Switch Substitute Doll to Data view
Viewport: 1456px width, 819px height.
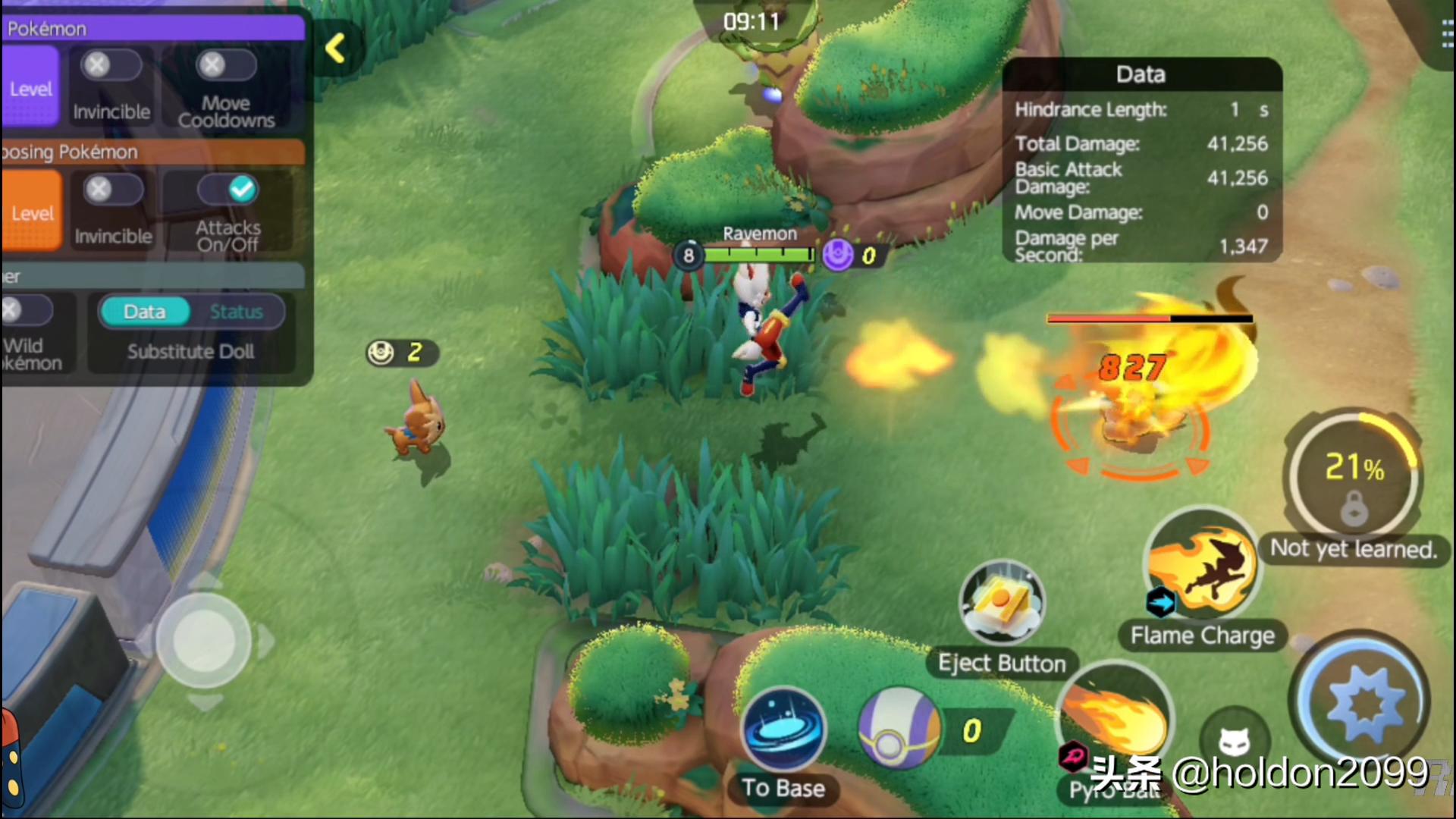click(145, 312)
